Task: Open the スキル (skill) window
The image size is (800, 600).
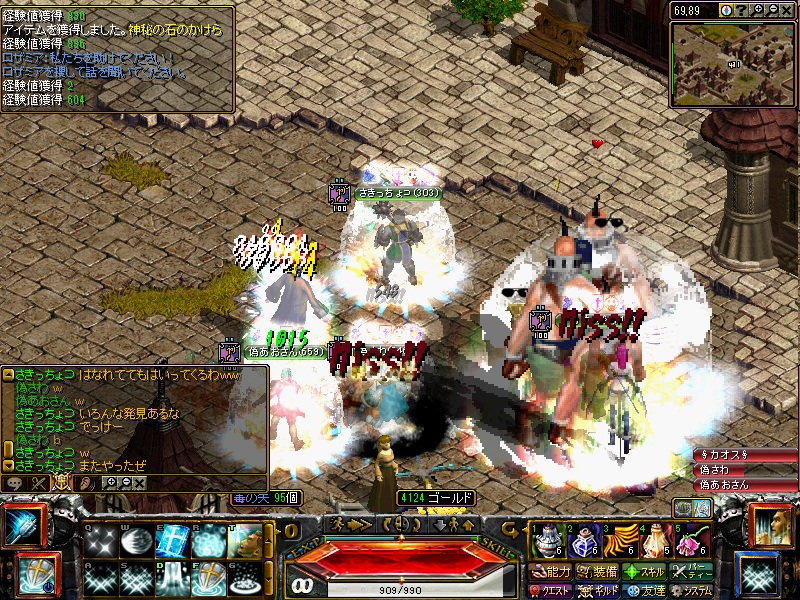Action: 645,572
